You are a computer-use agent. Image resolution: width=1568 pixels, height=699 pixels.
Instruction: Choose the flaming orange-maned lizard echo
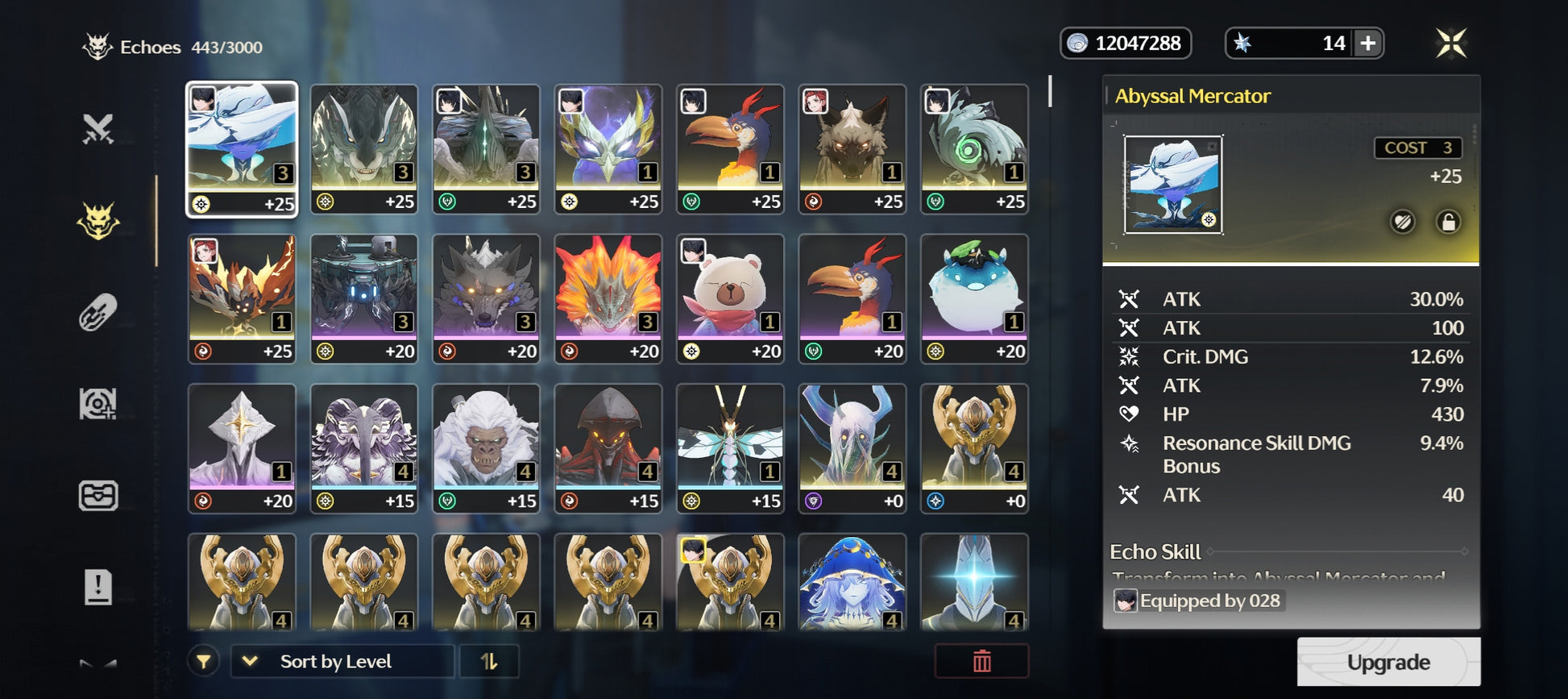(608, 297)
